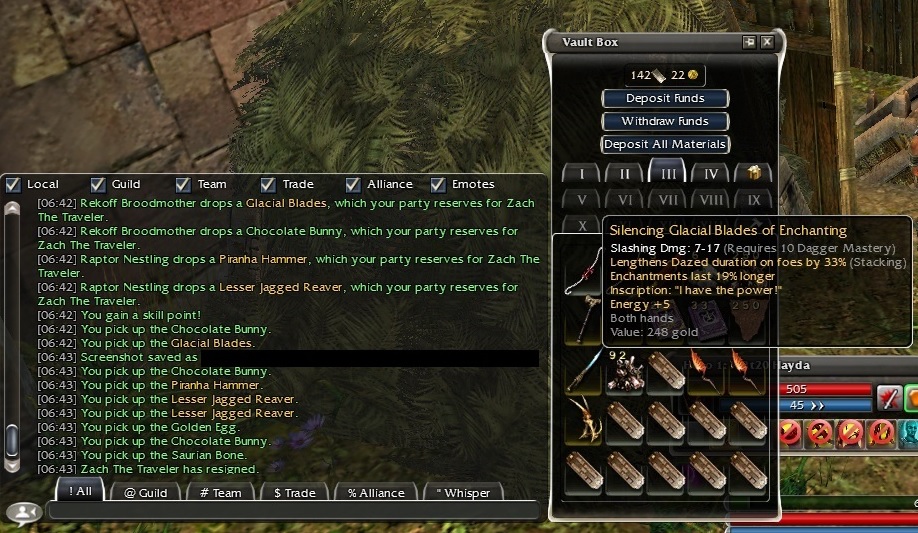Image resolution: width=918 pixels, height=533 pixels.
Task: Select vault tab IV
Action: click(710, 173)
